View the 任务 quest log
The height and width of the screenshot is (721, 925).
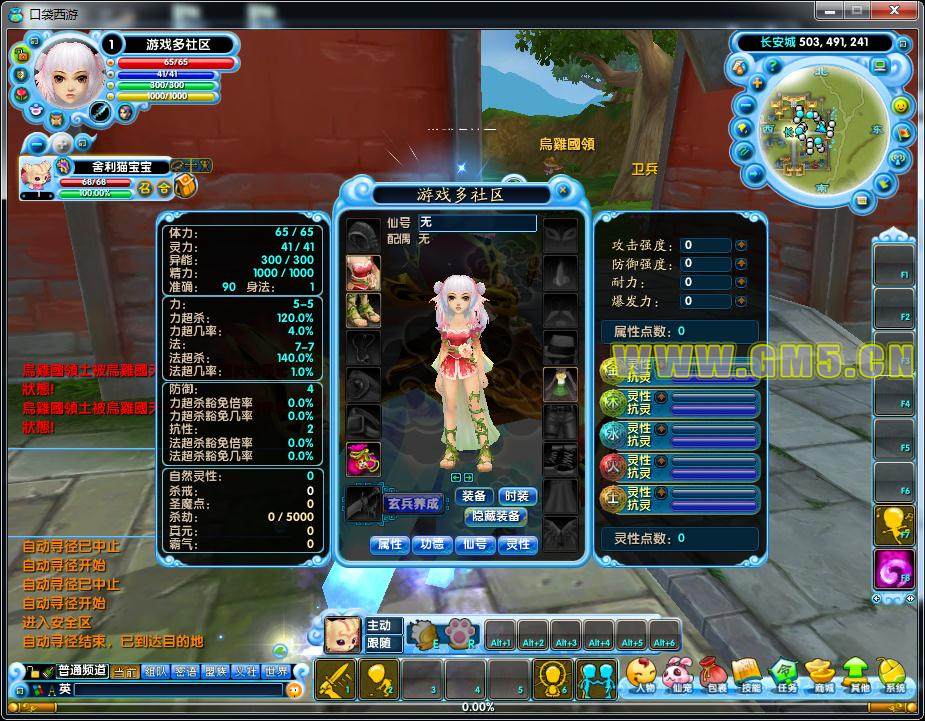point(786,674)
